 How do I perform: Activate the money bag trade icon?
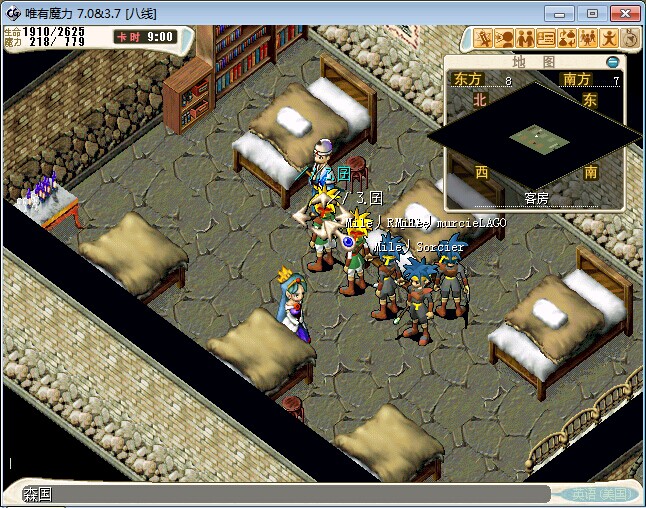pyautogui.click(x=568, y=38)
